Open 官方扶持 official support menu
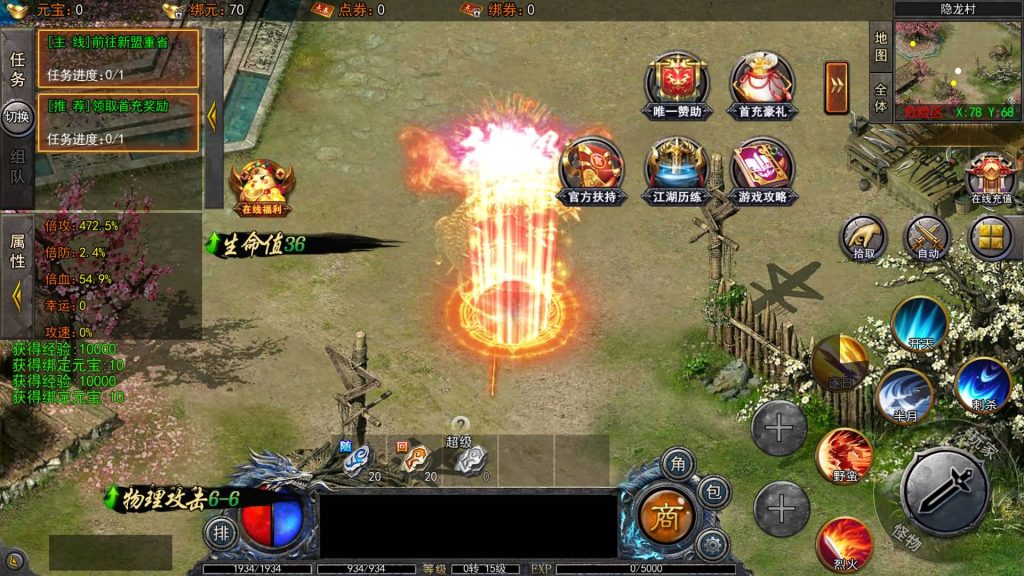Viewport: 1024px width, 576px height. 592,165
